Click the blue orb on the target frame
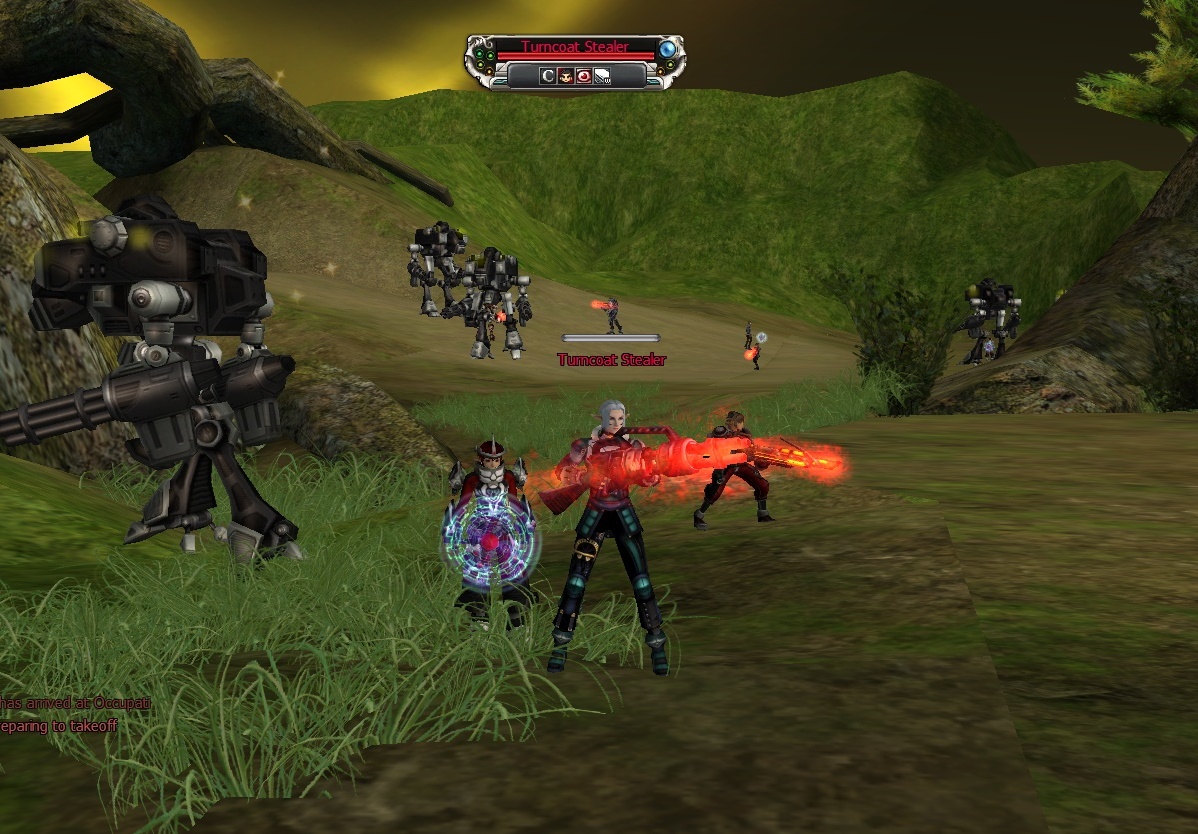Viewport: 1198px width, 834px height. (x=667, y=49)
